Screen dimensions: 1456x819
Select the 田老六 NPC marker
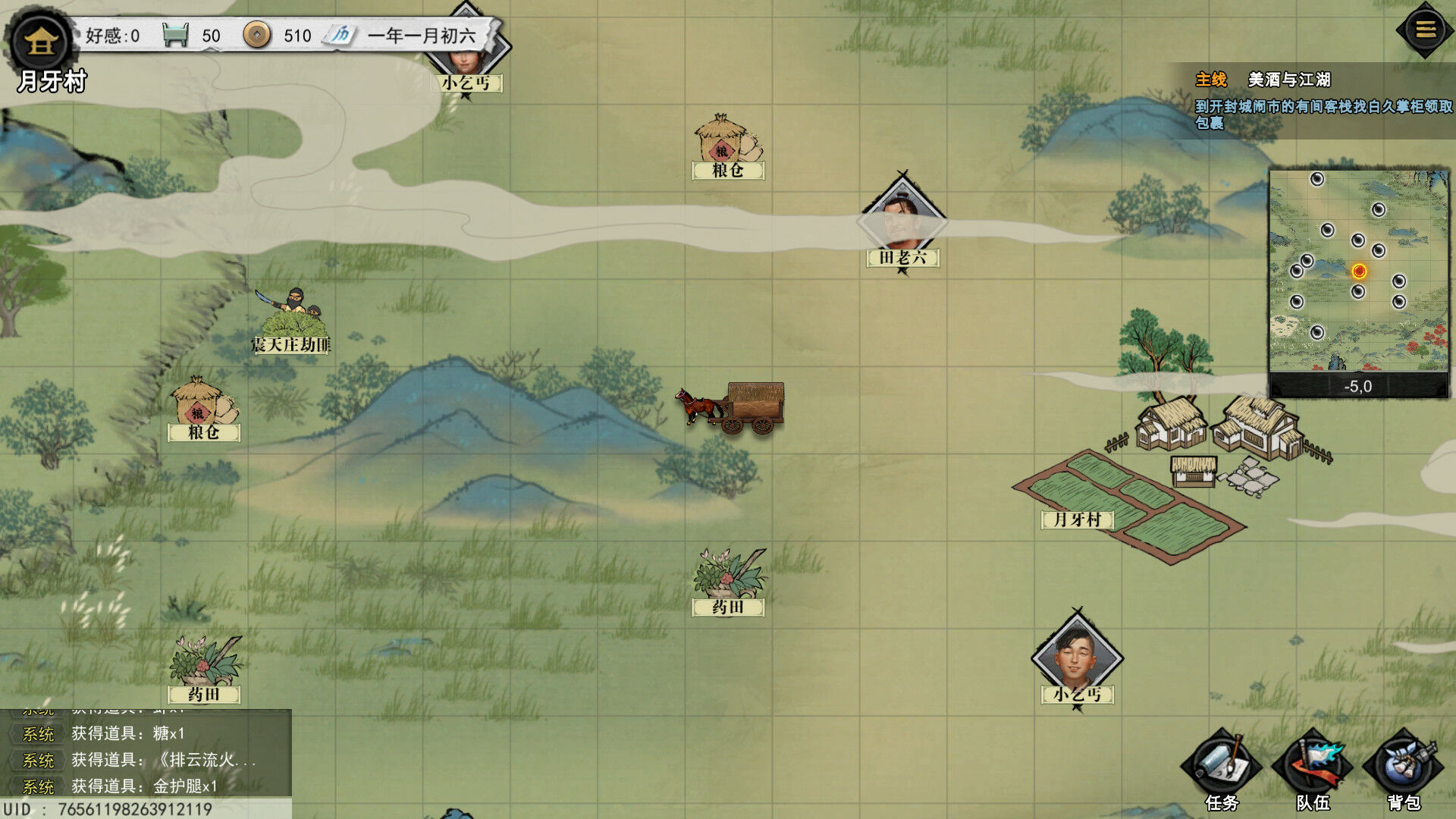902,221
